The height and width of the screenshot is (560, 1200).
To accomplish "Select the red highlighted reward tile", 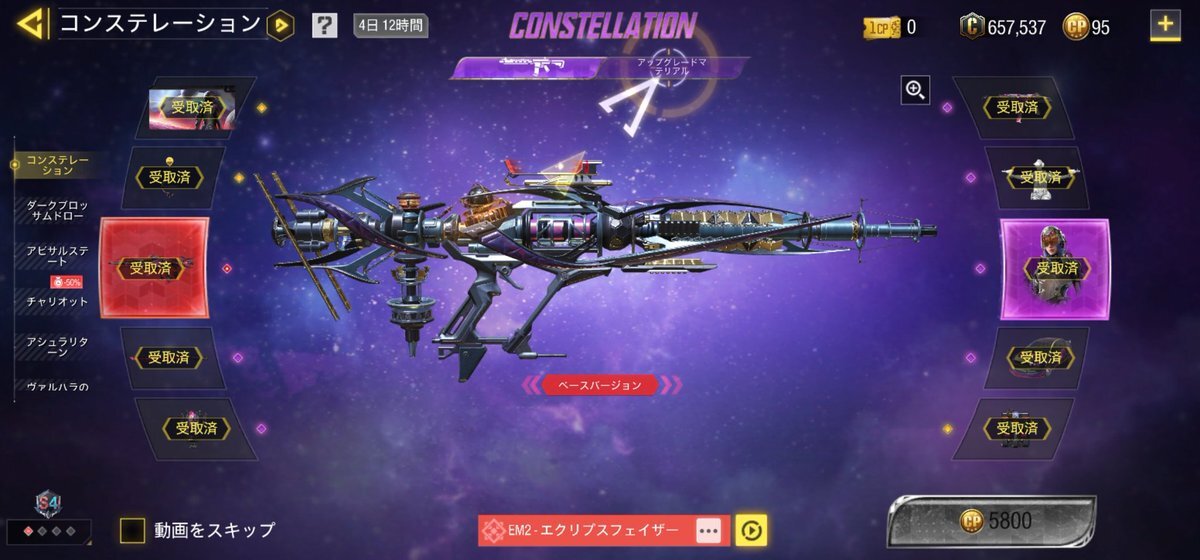I will pos(154,268).
